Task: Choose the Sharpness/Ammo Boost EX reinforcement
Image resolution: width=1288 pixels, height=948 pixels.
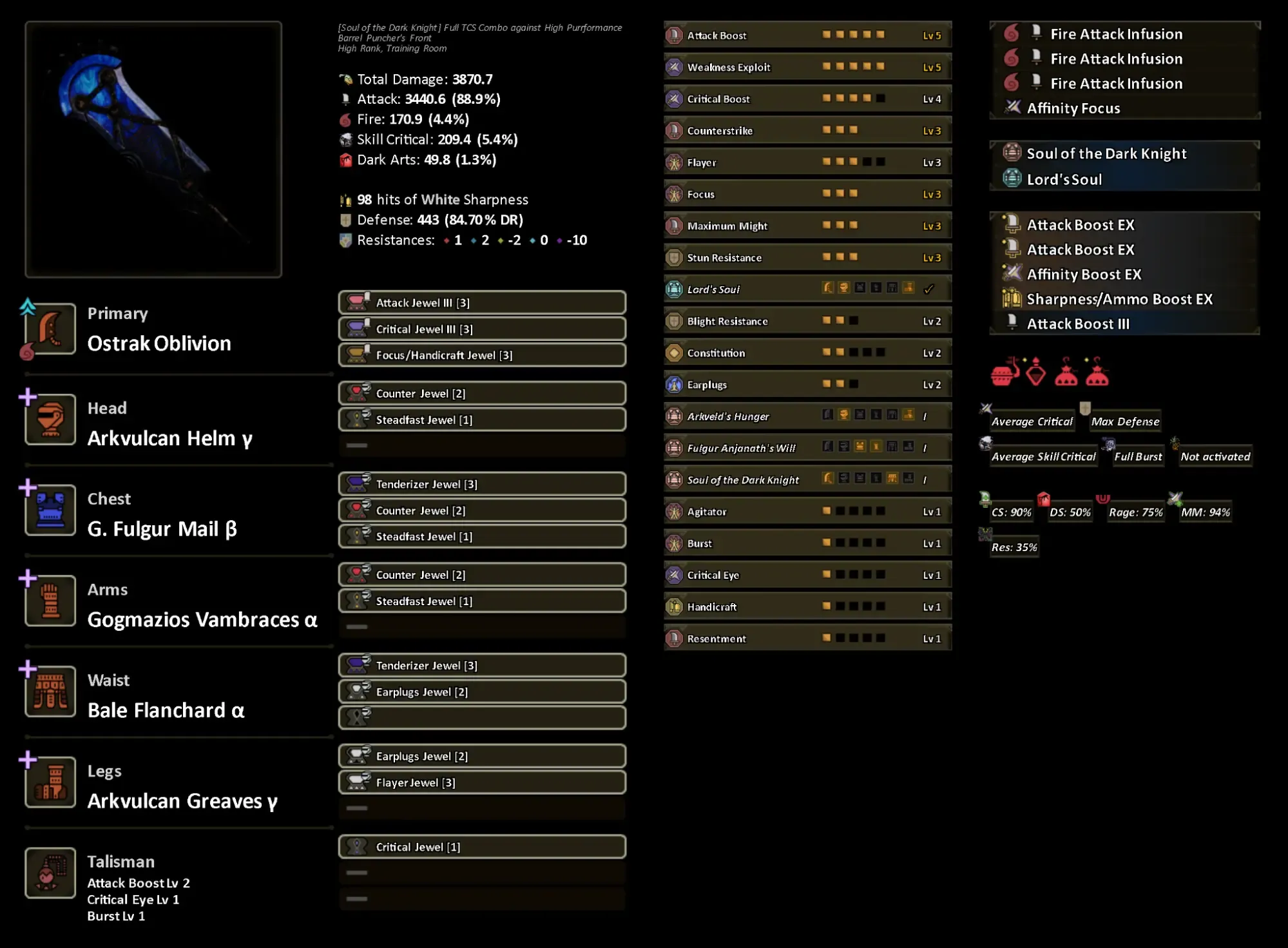Action: [x=1119, y=299]
